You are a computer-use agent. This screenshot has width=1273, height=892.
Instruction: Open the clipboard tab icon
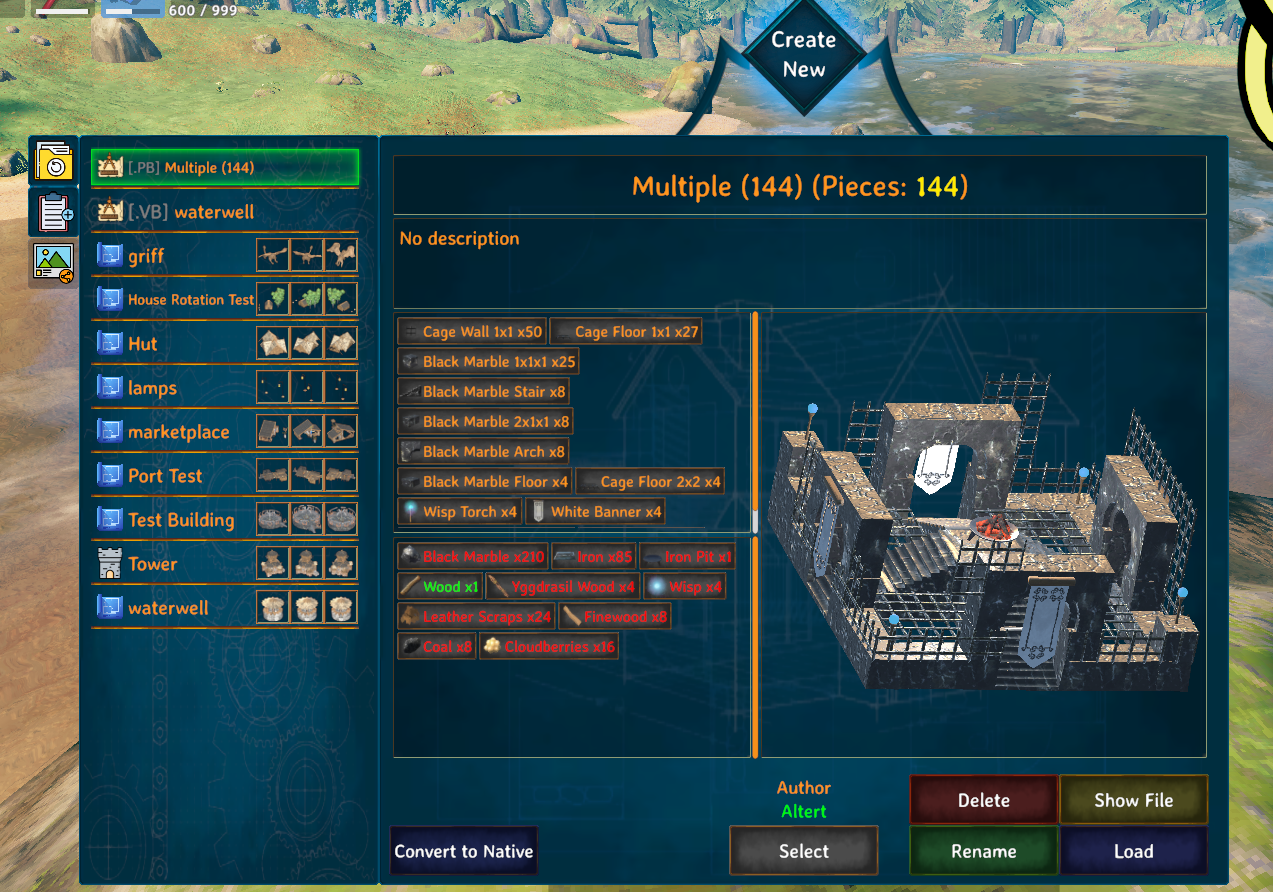[x=53, y=212]
